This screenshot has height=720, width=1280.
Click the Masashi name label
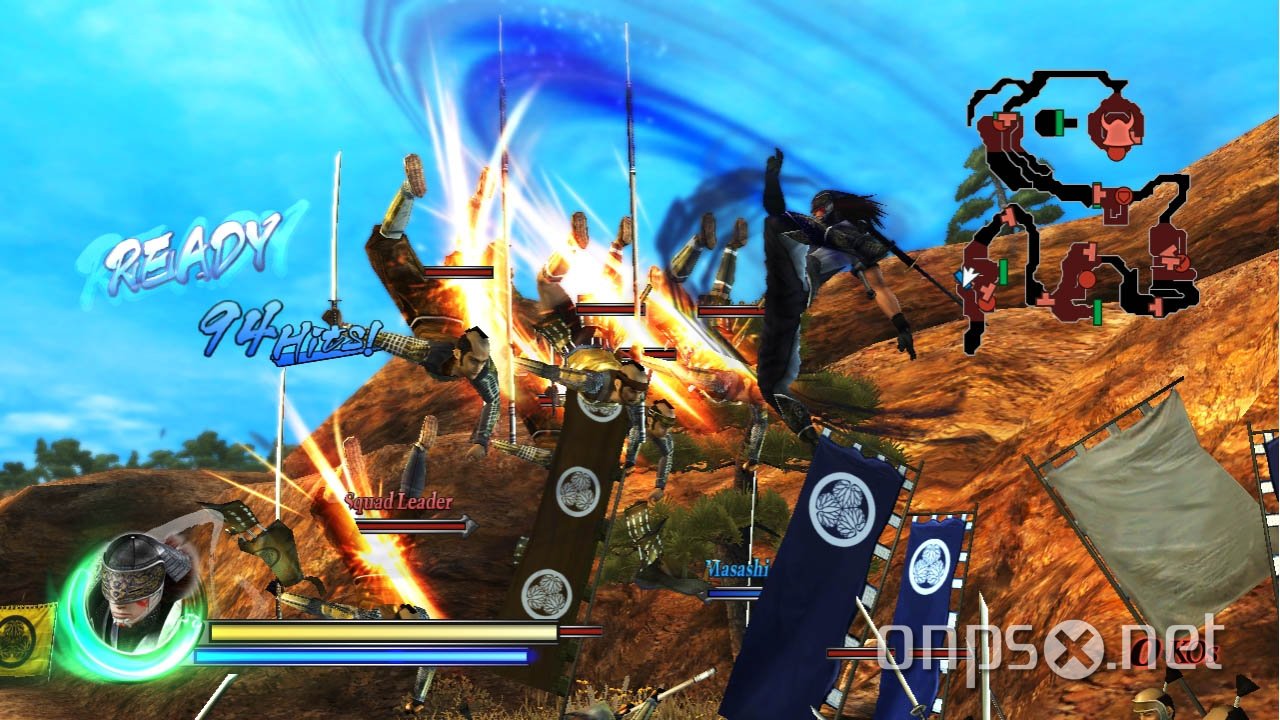click(x=737, y=566)
